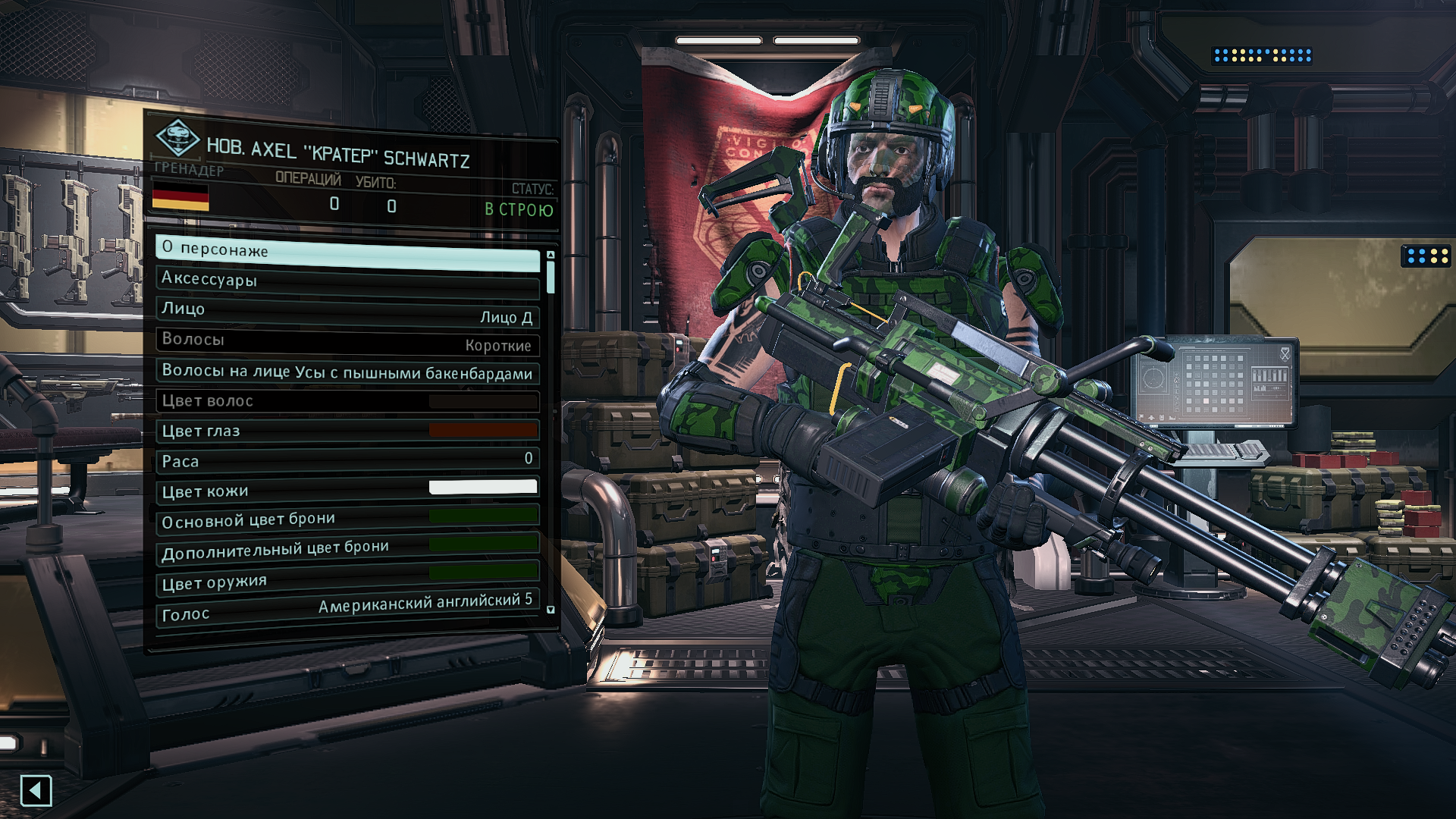This screenshot has height=819, width=1456.
Task: Click the list's scroll-up arrow
Action: pyautogui.click(x=551, y=255)
